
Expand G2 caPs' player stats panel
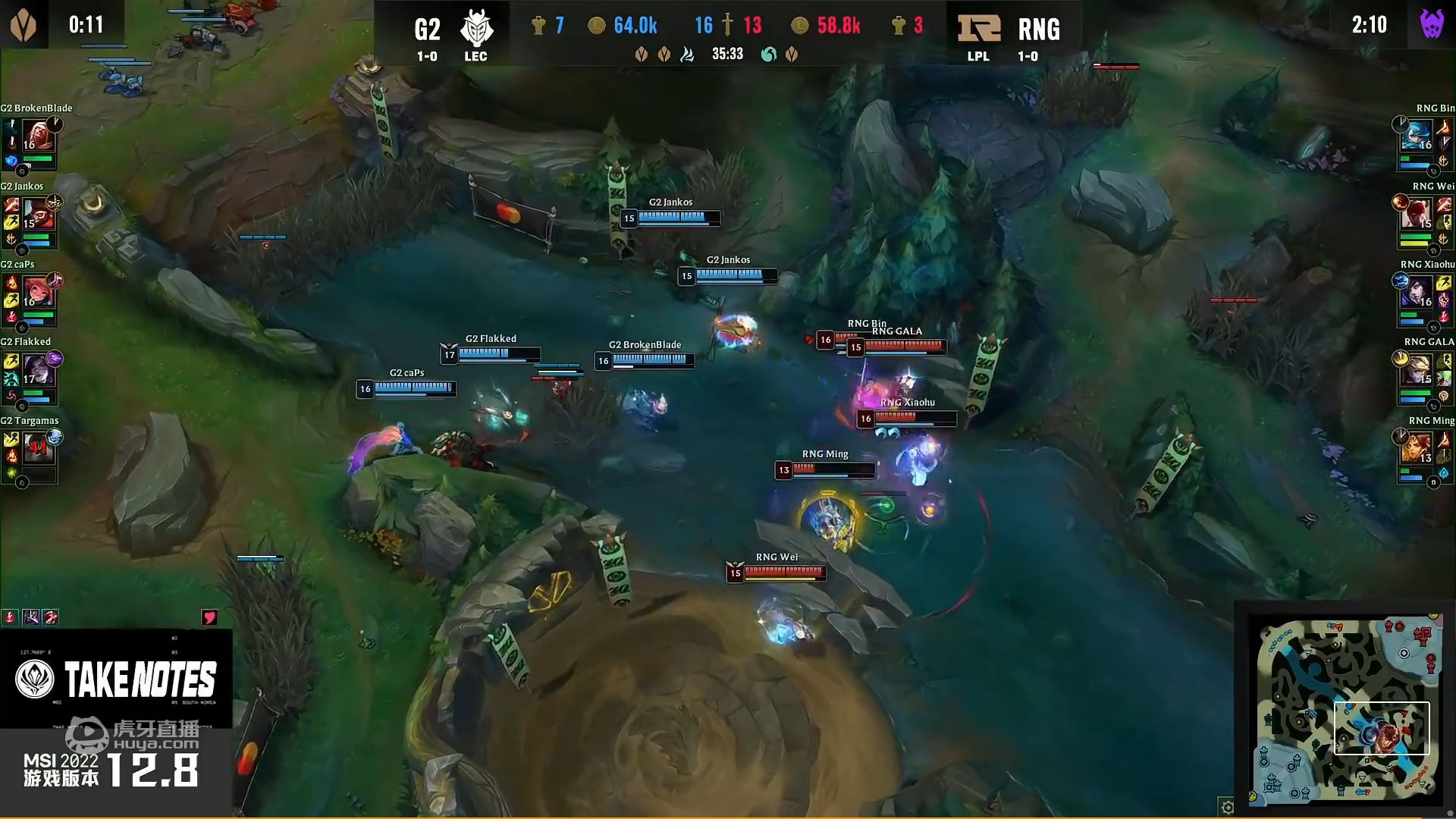[x=30, y=301]
